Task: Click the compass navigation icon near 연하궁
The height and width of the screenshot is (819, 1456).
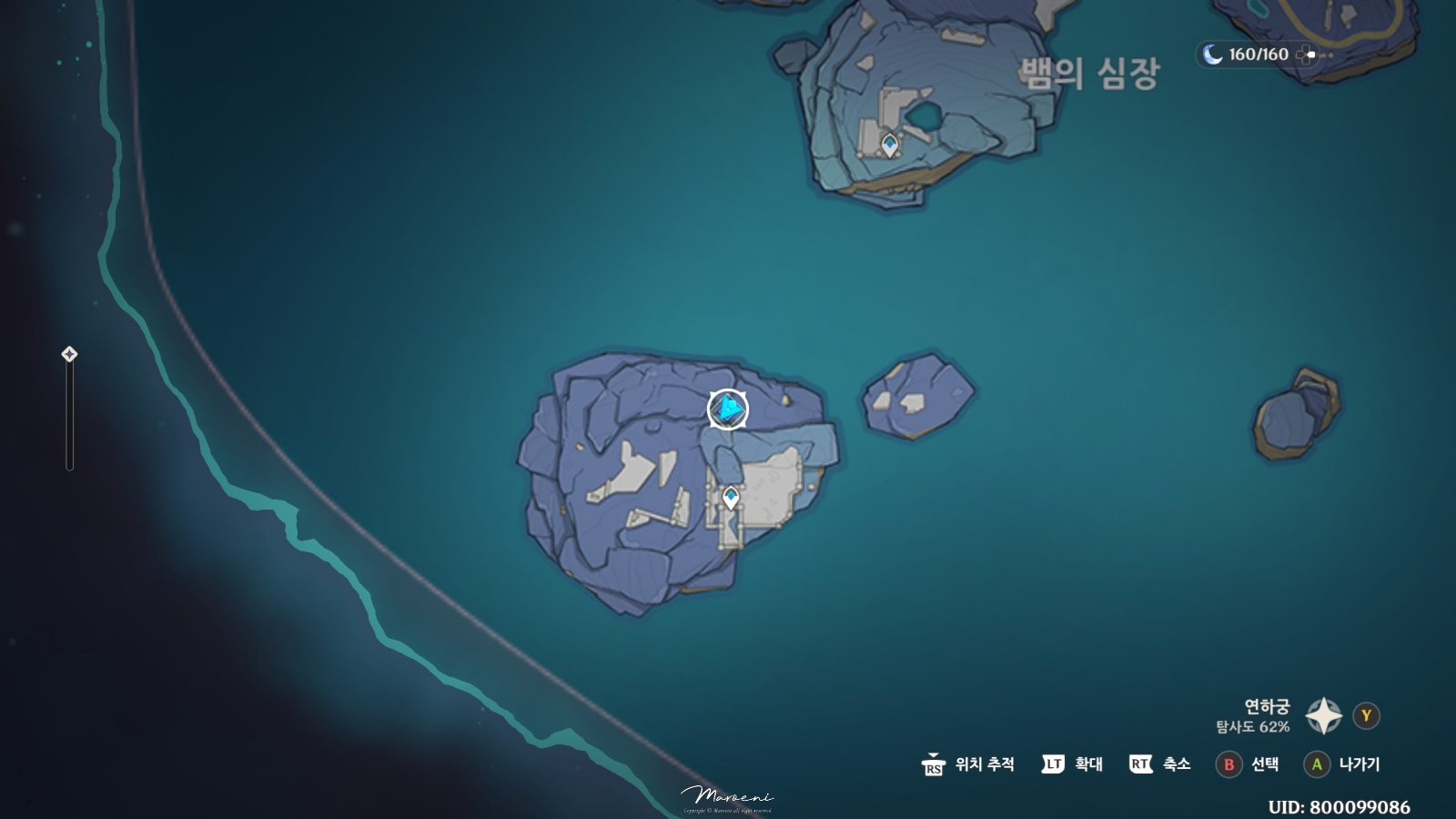Action: tap(1323, 715)
